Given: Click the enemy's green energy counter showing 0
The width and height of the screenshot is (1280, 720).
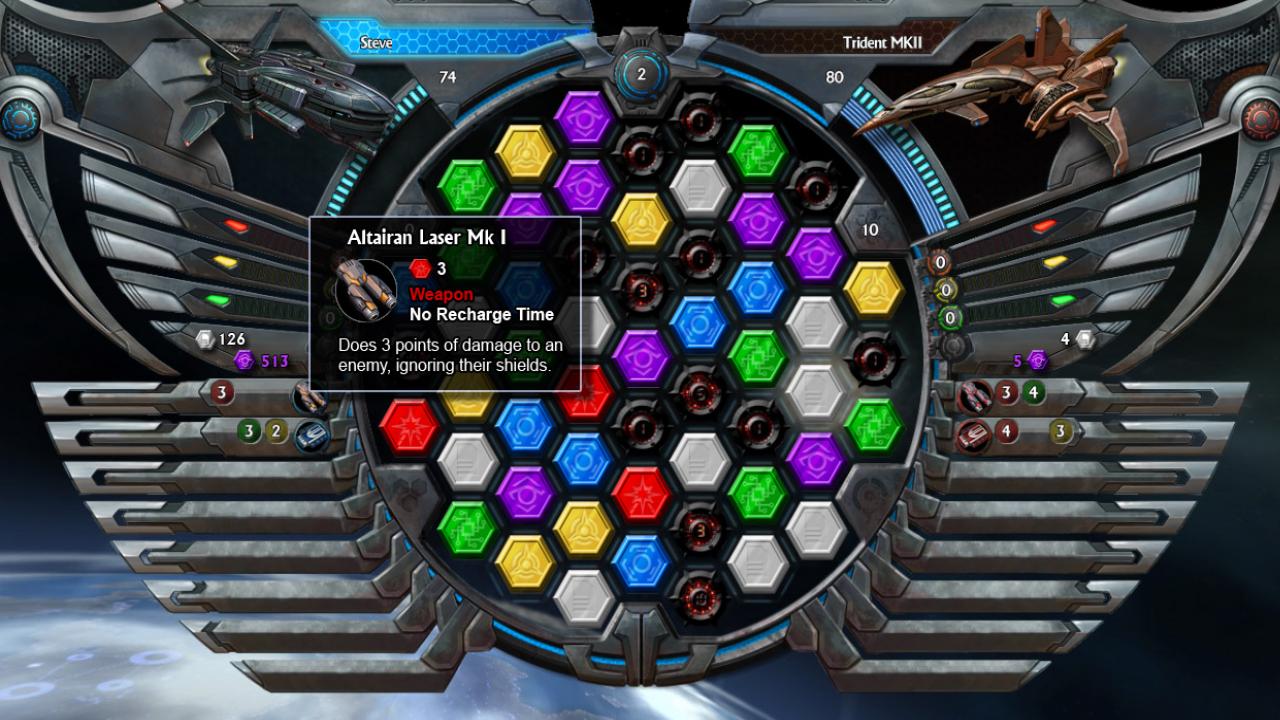Looking at the screenshot, I should tap(948, 318).
